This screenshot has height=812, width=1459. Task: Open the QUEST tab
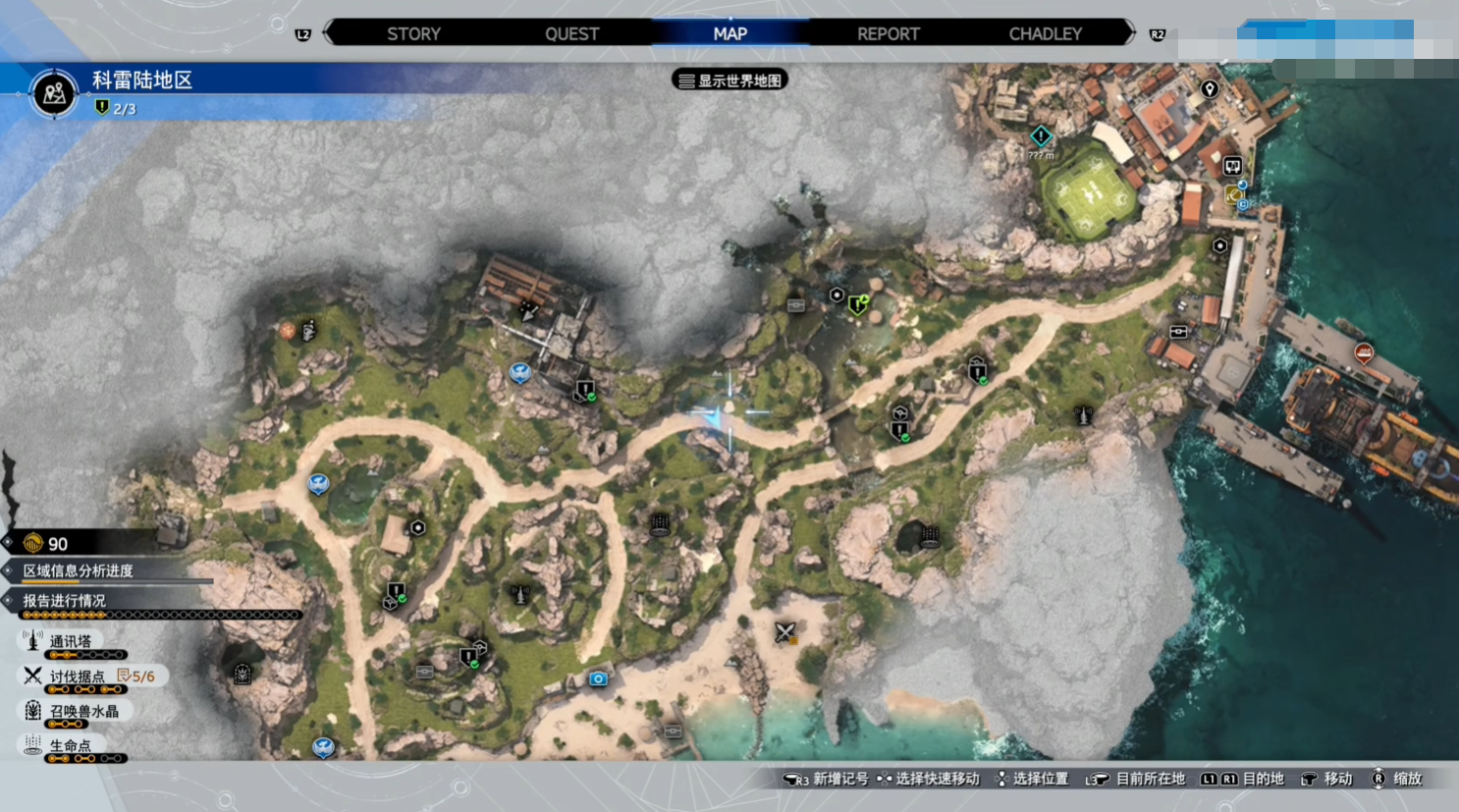(x=571, y=33)
